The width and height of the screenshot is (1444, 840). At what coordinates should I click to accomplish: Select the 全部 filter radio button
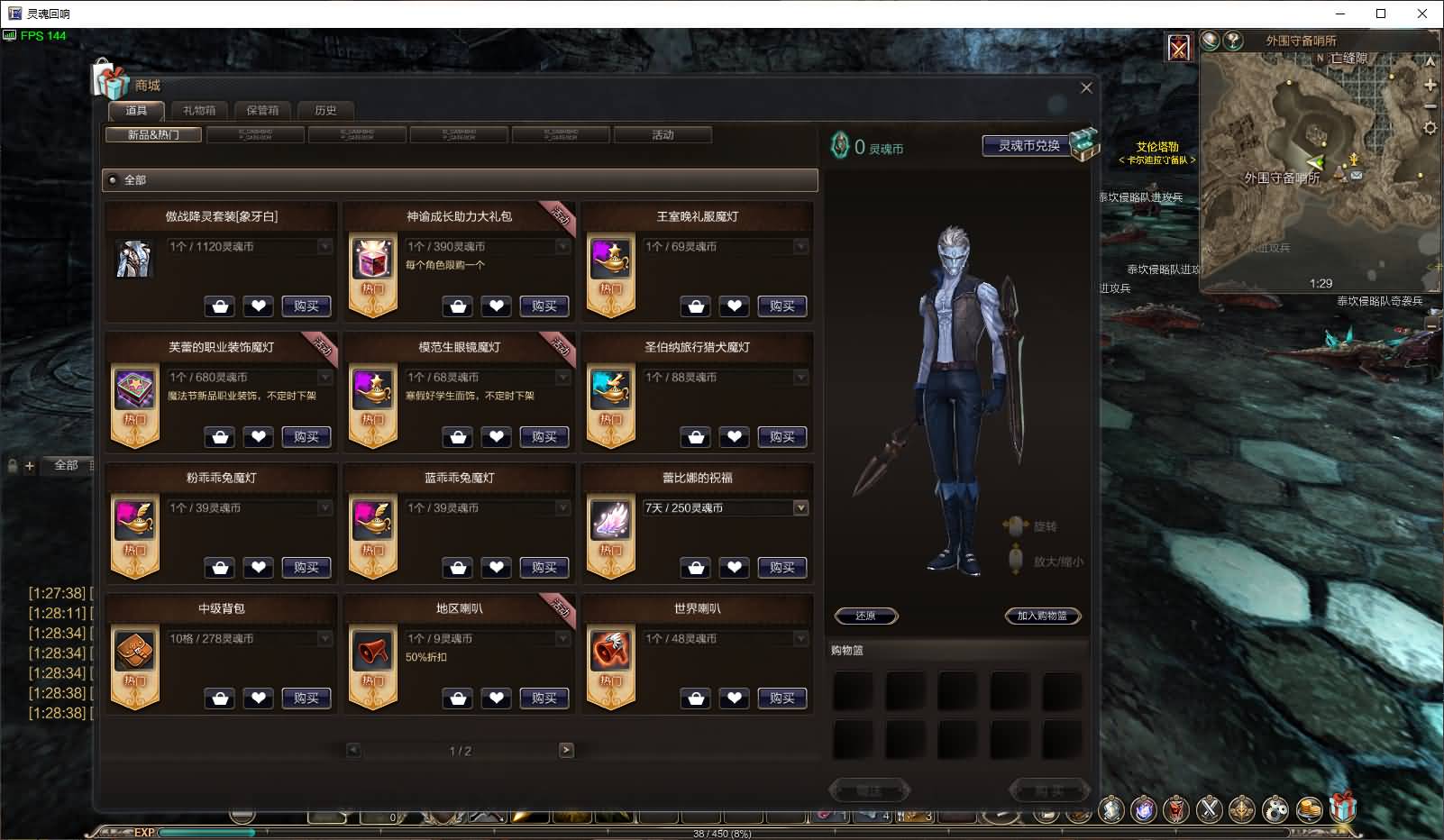click(112, 180)
